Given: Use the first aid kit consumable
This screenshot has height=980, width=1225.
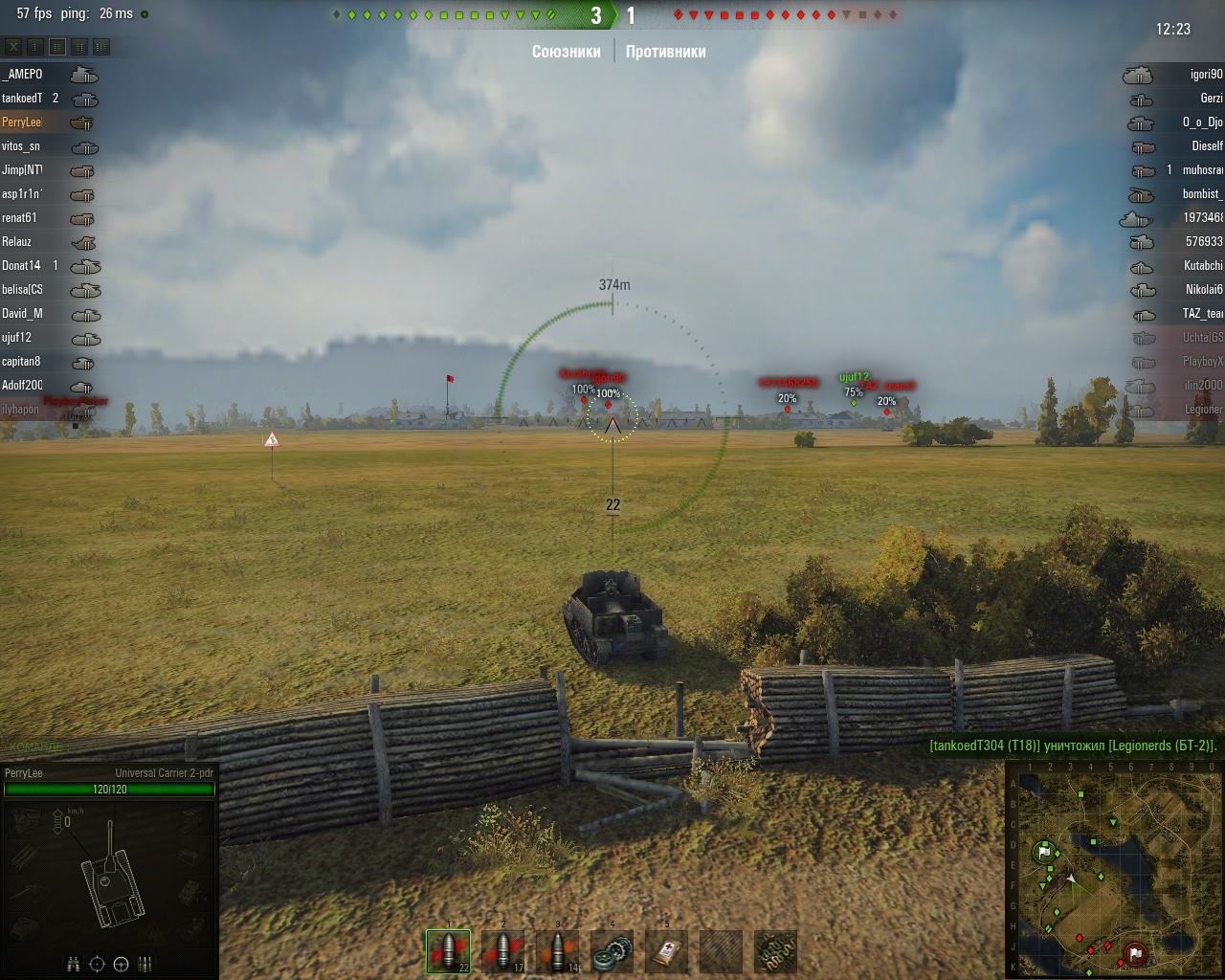Looking at the screenshot, I should (667, 951).
